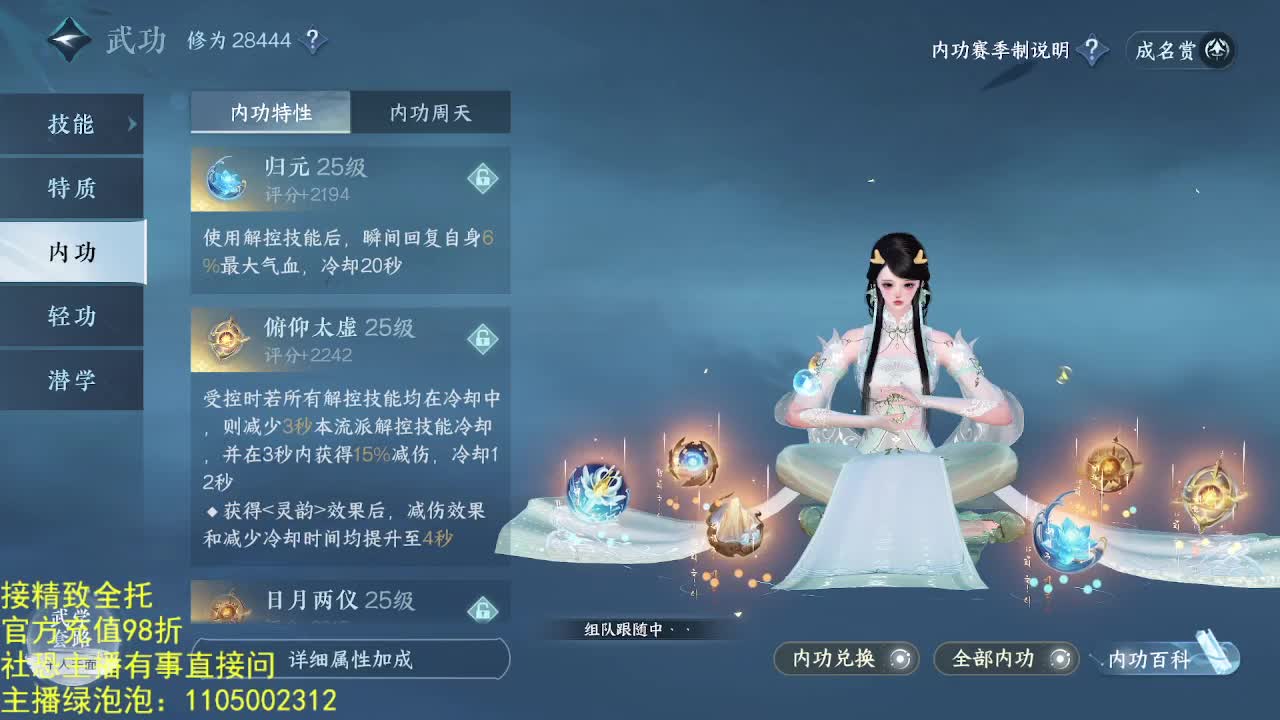Switch to the 内功周天 tab
The height and width of the screenshot is (720, 1280).
coord(430,113)
